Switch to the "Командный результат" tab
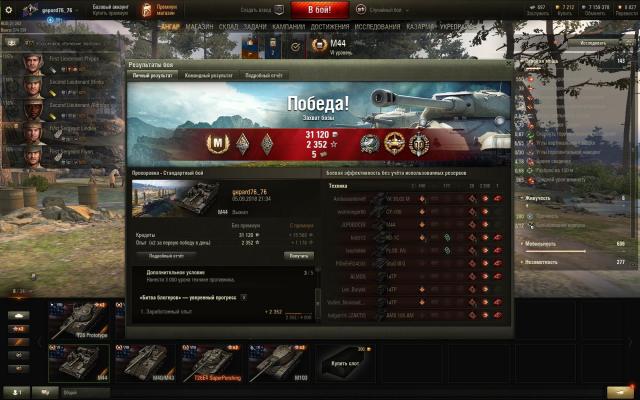The width and height of the screenshot is (640, 400). 206,75
